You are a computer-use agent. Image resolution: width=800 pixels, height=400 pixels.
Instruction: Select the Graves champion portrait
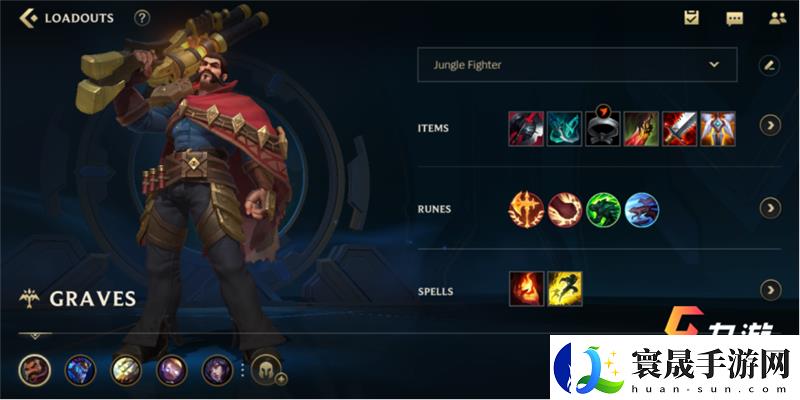point(33,371)
